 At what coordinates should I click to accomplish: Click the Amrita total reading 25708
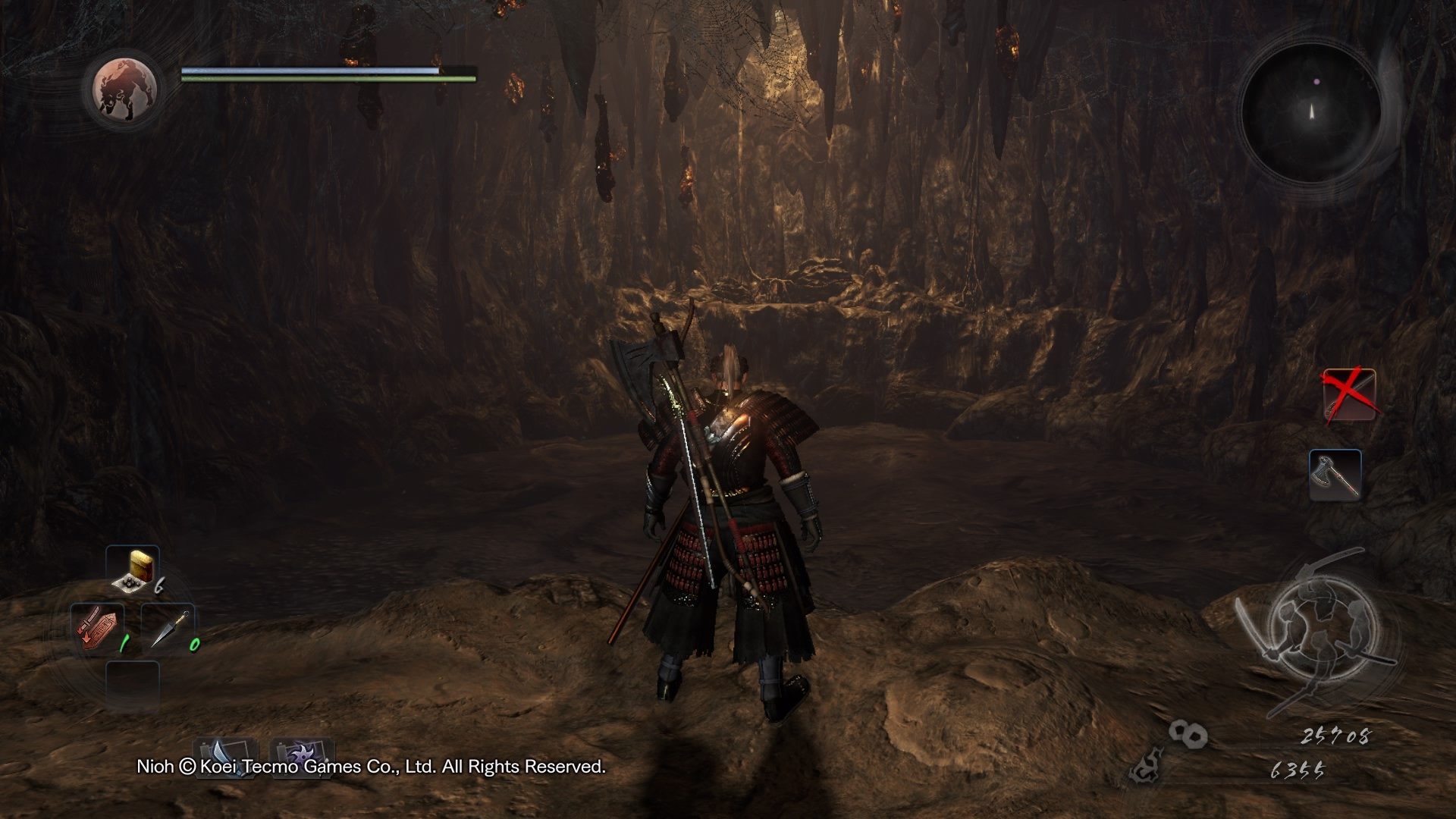1335,737
